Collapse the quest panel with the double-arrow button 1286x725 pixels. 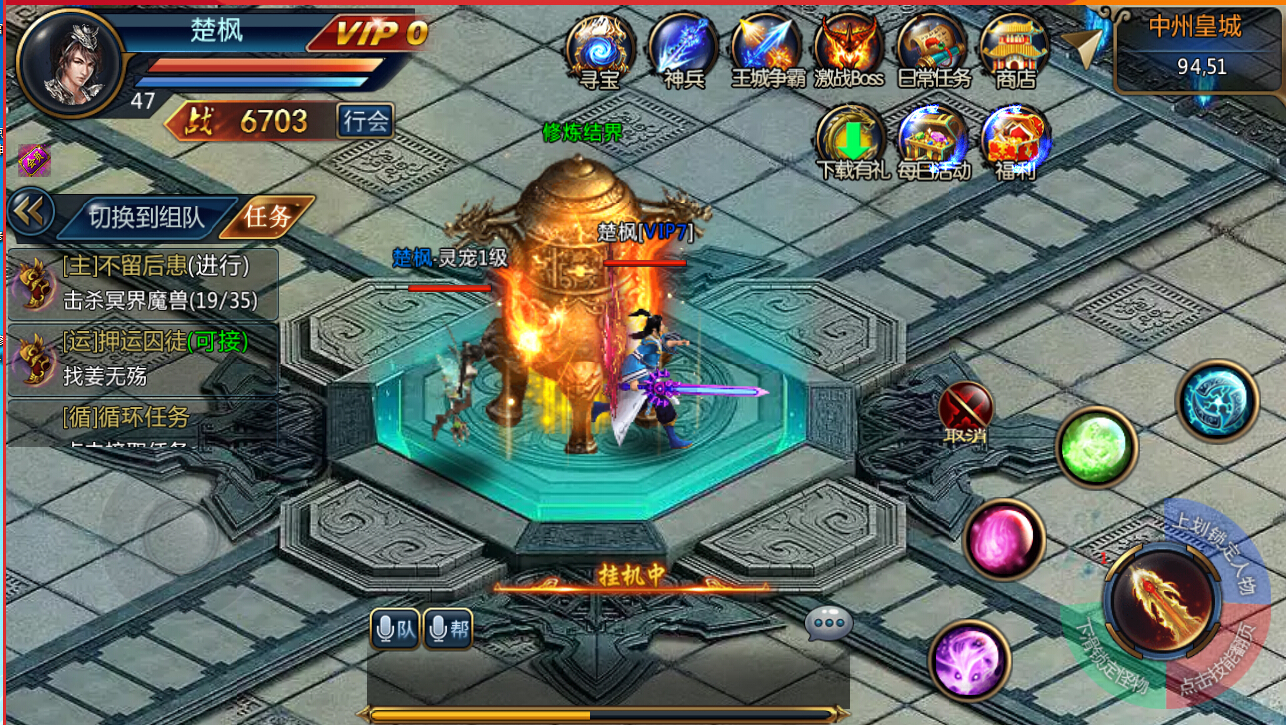point(31,211)
